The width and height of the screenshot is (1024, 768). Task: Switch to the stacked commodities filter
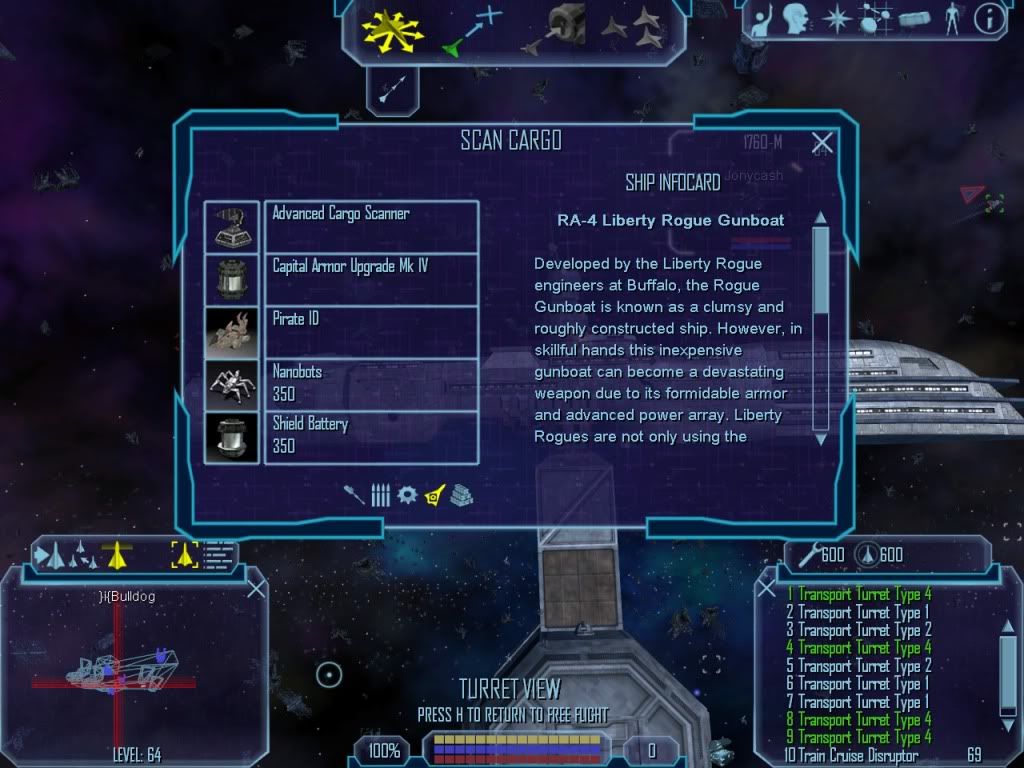tap(461, 495)
